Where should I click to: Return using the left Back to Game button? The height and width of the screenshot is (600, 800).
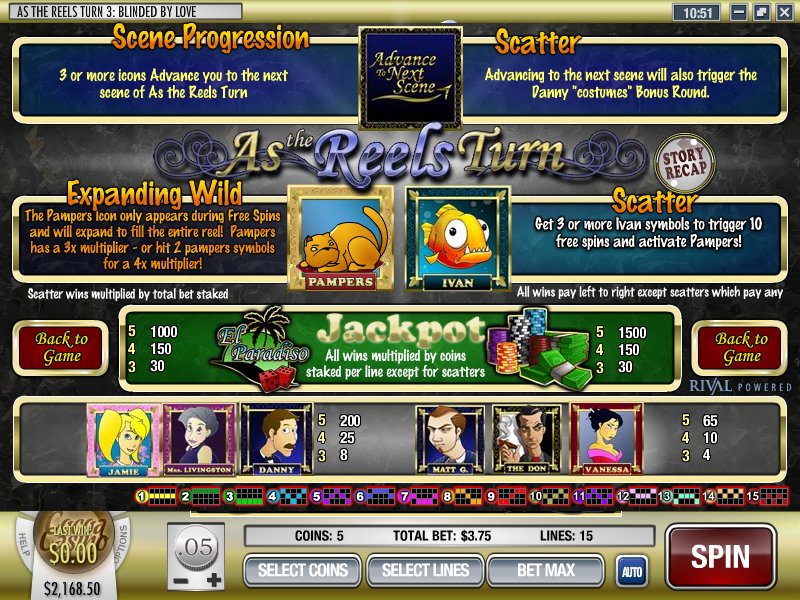(62, 348)
